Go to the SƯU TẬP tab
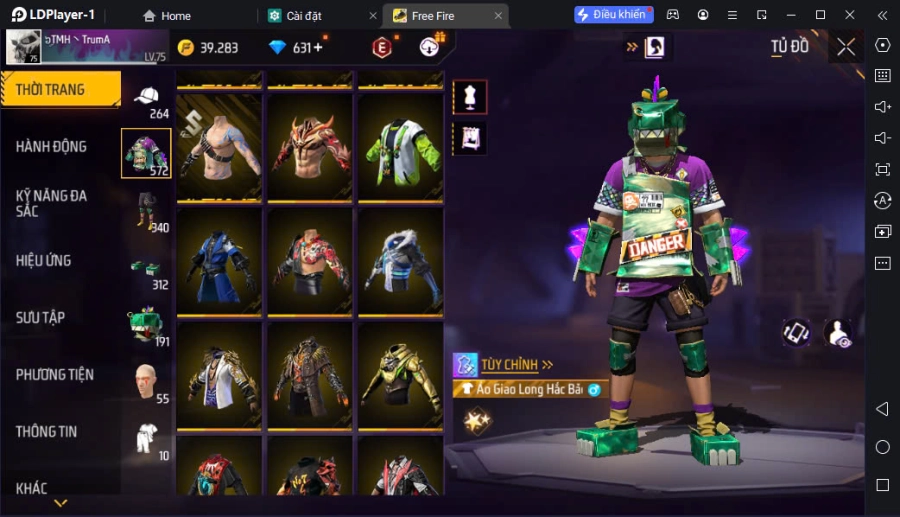The width and height of the screenshot is (900, 517). (40, 318)
